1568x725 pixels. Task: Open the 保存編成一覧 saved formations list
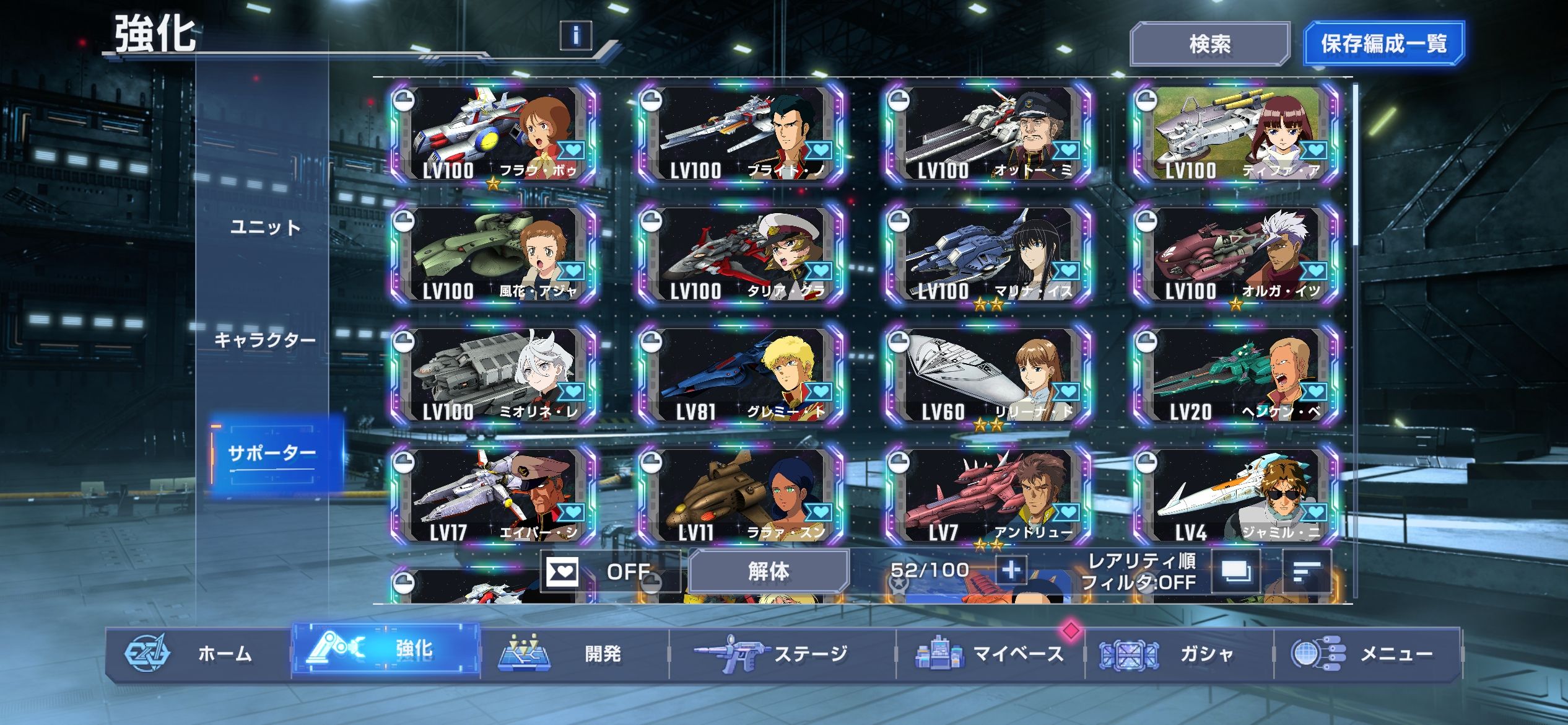click(1383, 43)
